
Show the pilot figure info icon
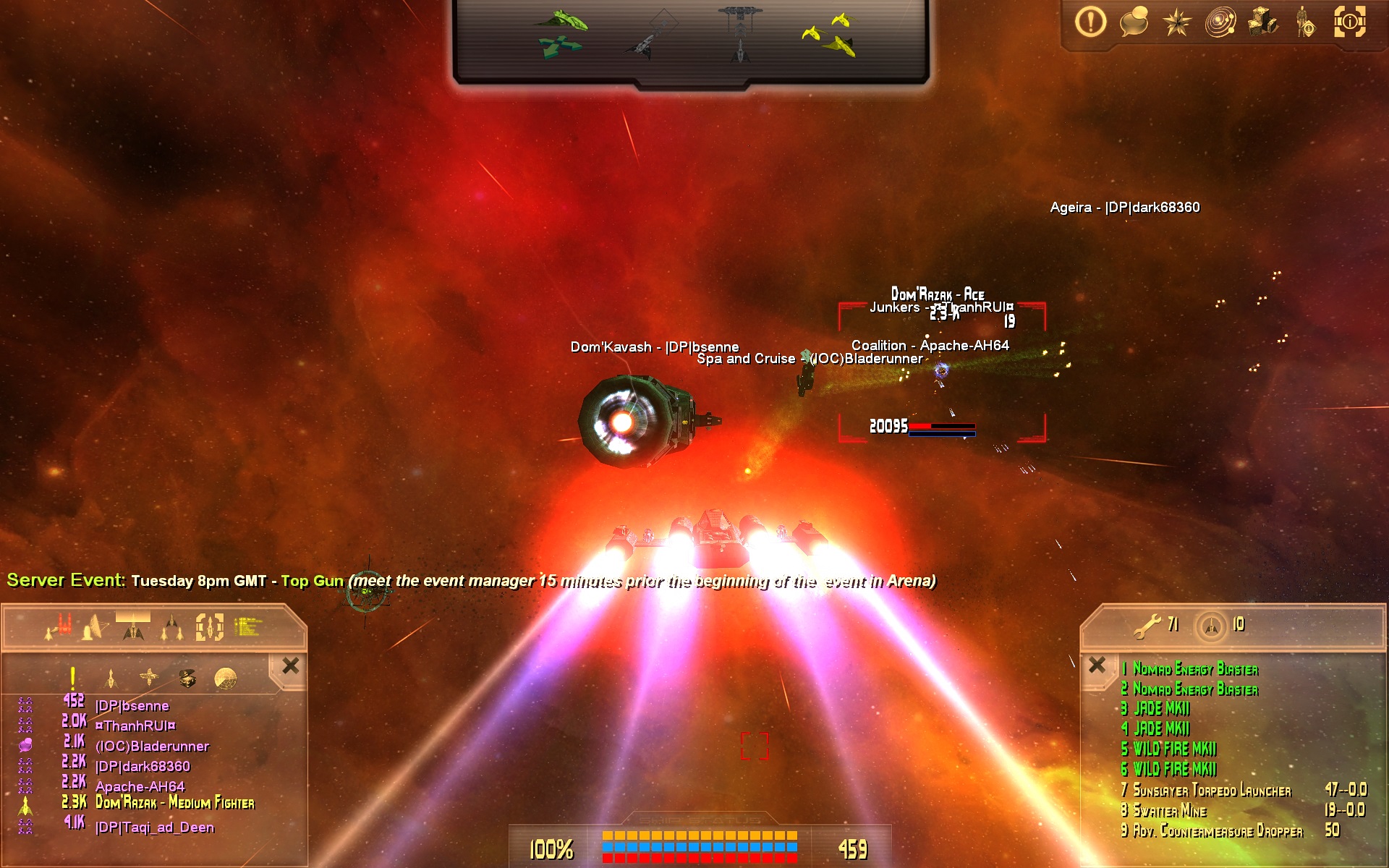tap(1306, 22)
